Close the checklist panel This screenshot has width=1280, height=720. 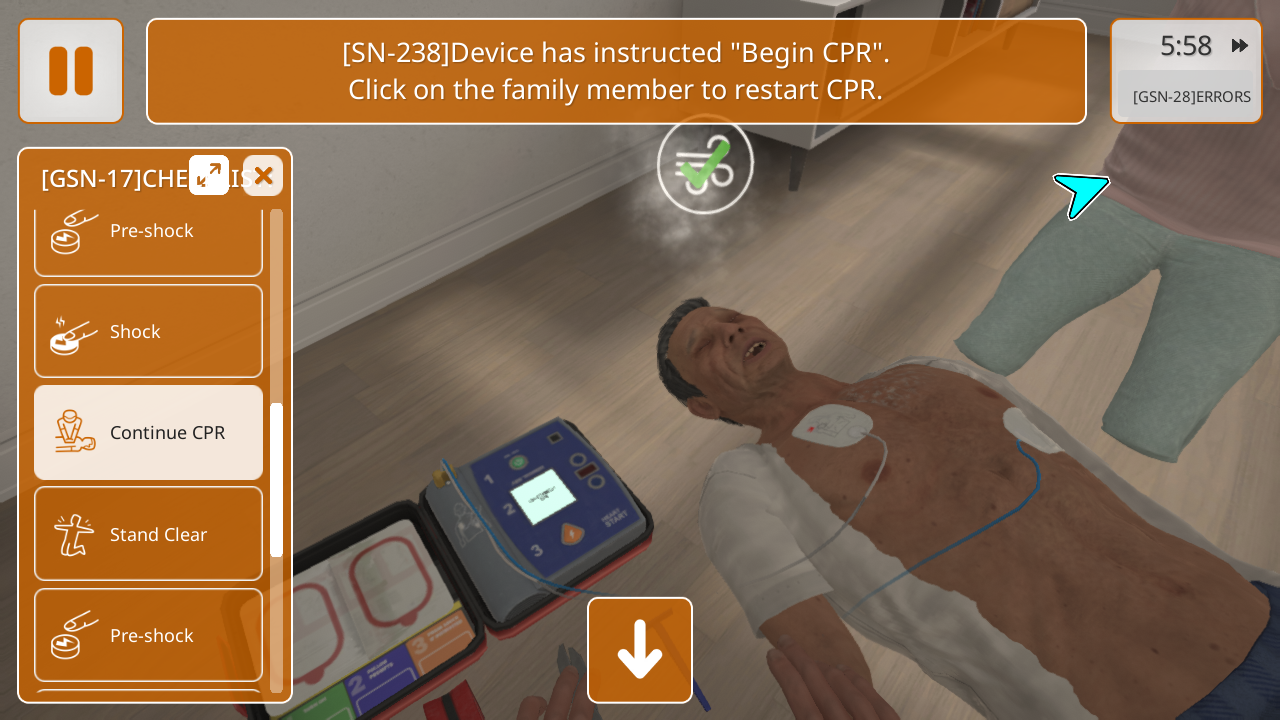coord(263,176)
